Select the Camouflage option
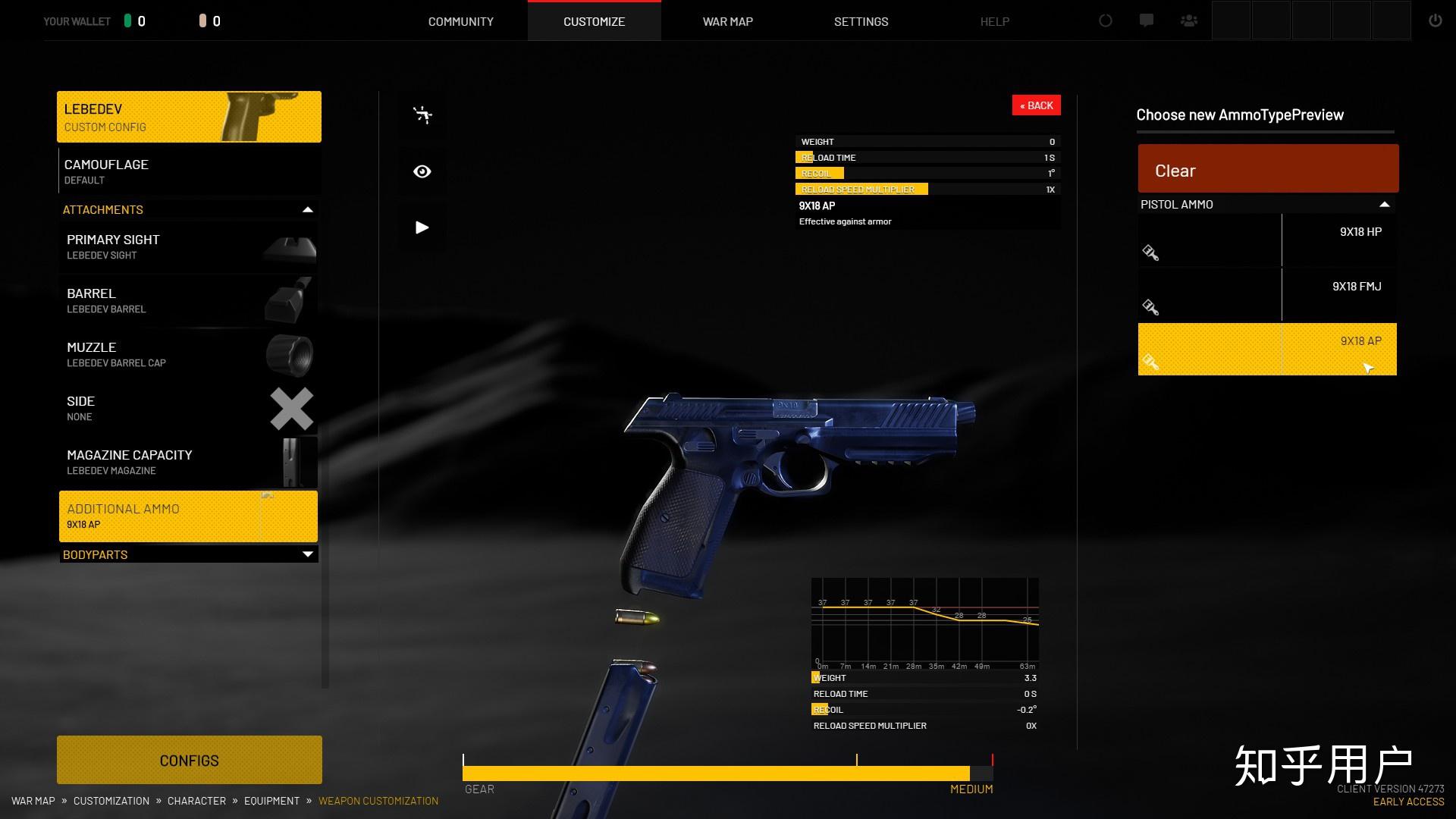The width and height of the screenshot is (1456, 819). 188,172
